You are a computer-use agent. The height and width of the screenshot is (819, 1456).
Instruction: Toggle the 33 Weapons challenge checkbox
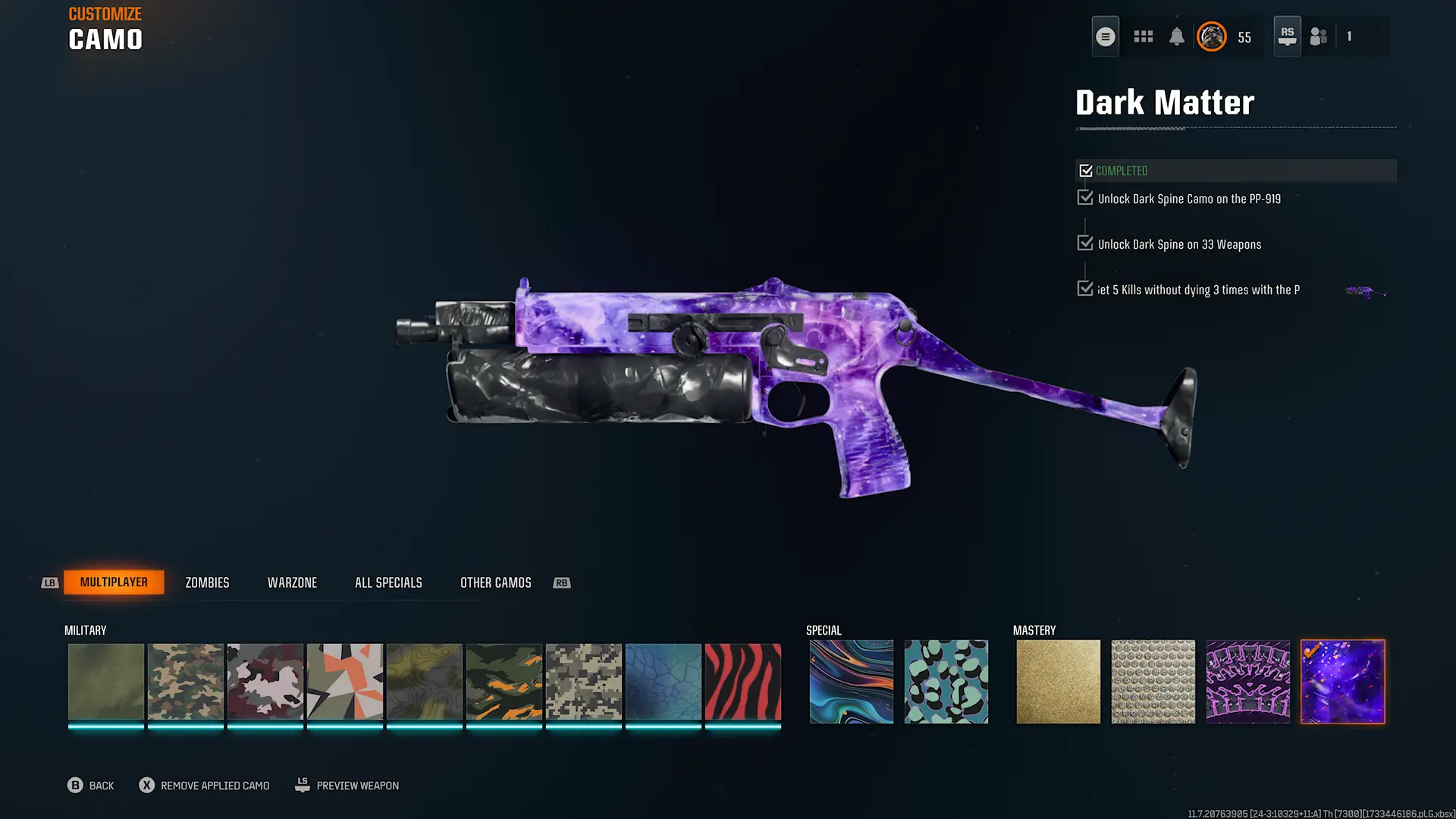[x=1084, y=243]
